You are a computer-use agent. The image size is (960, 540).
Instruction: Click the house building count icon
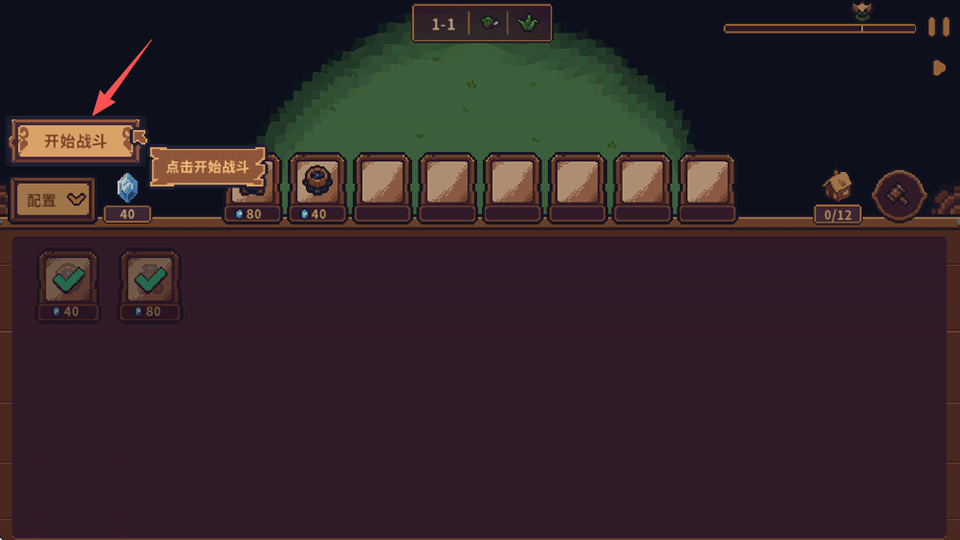point(837,187)
